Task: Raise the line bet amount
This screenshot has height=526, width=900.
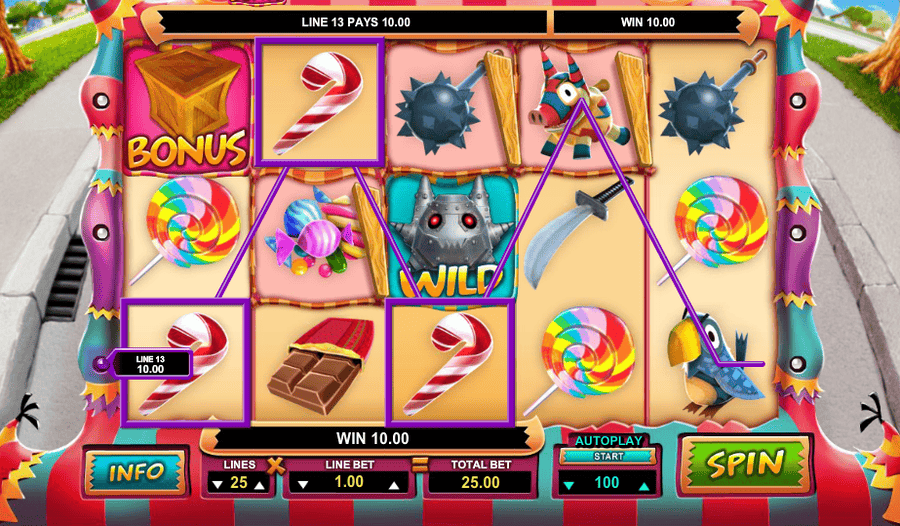Action: click(x=396, y=485)
